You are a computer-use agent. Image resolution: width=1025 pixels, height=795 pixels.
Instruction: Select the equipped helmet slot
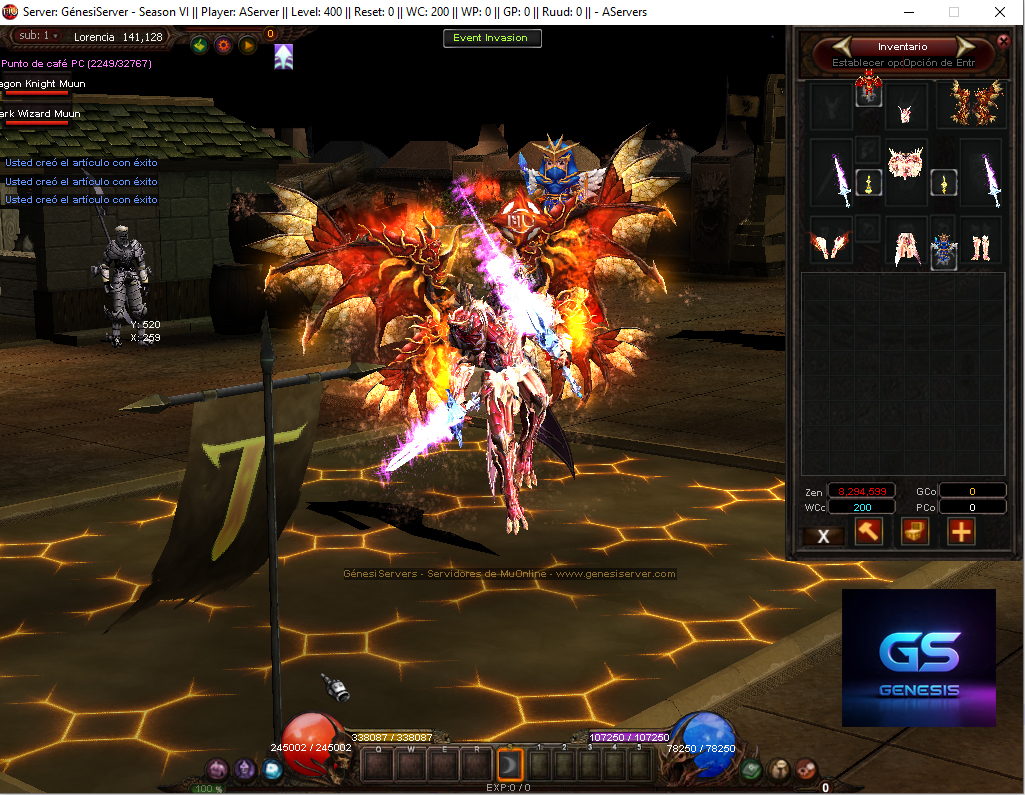point(907,108)
